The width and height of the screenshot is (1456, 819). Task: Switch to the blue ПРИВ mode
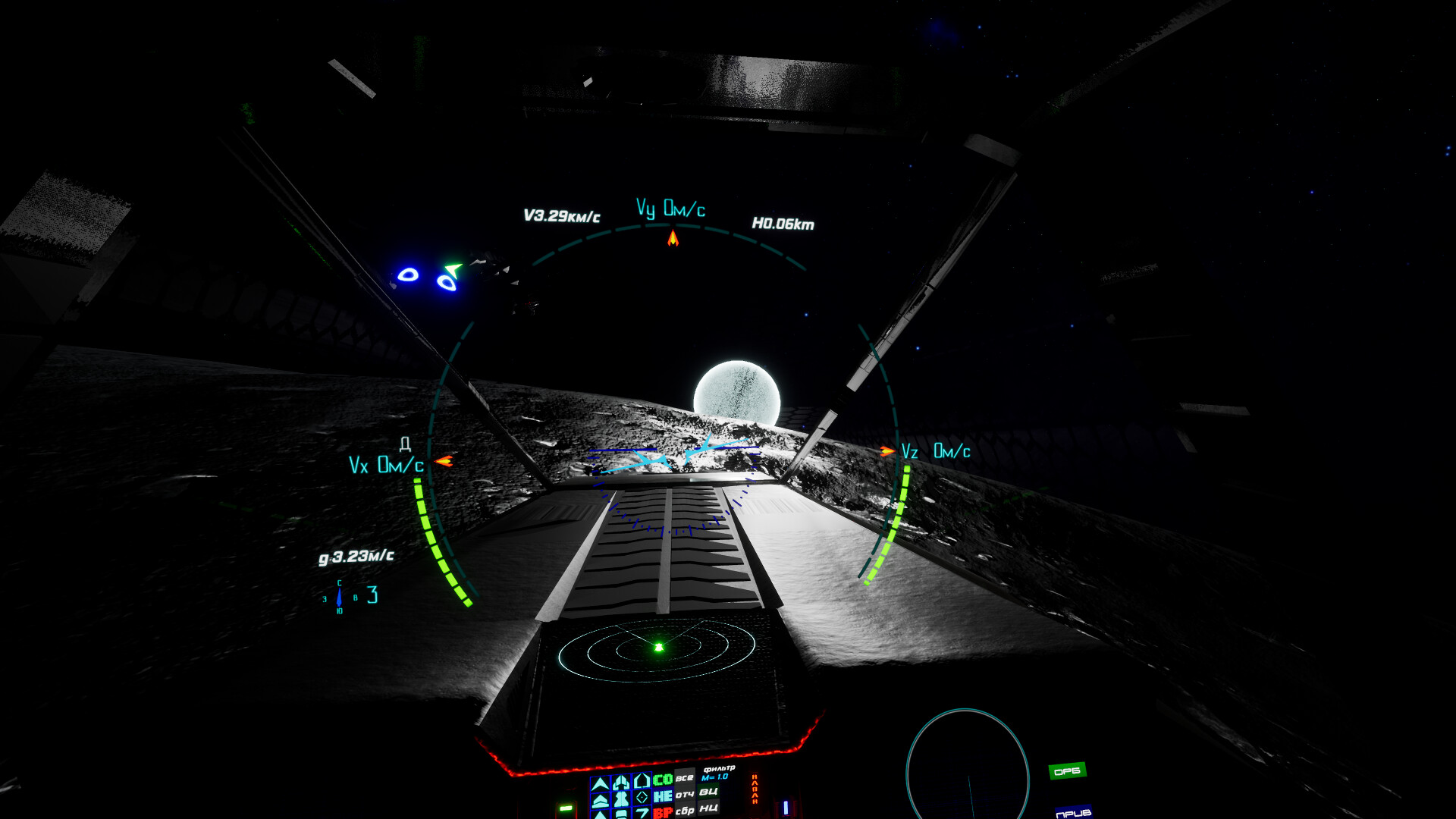tap(1073, 813)
